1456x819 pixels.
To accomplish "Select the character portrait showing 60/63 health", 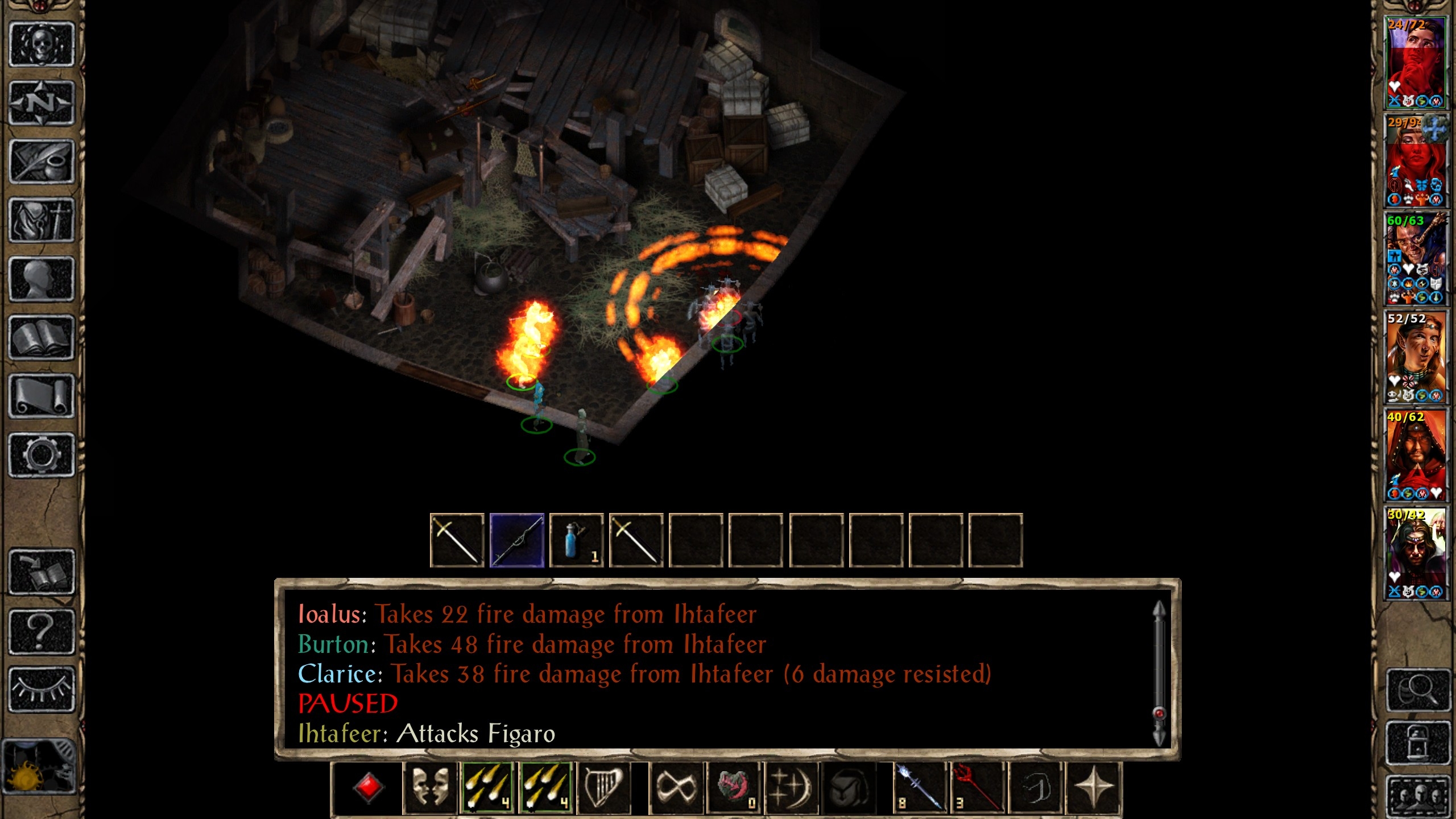I will [1416, 259].
